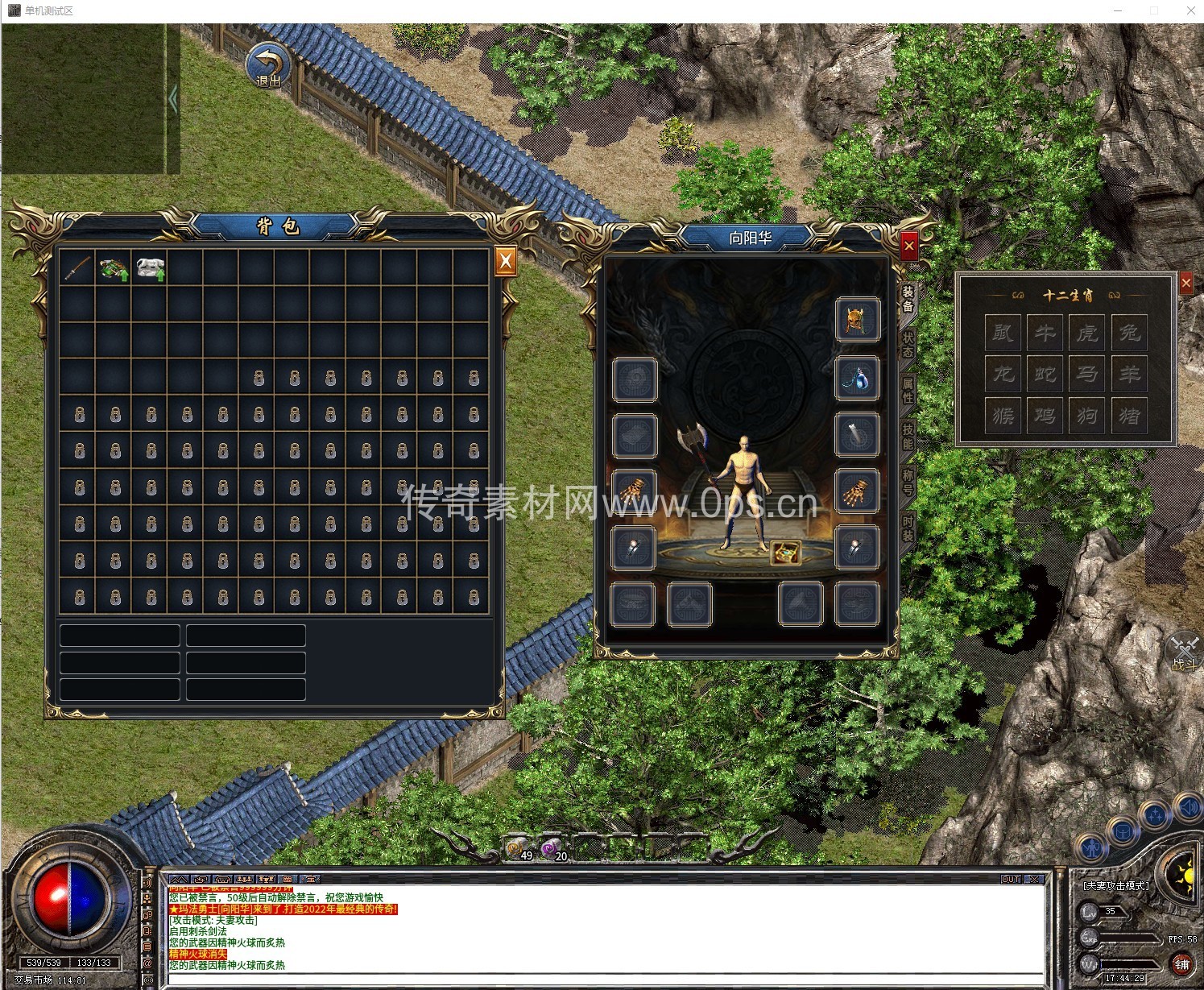Choose the 虎 tiger zodiac tile

1087,332
